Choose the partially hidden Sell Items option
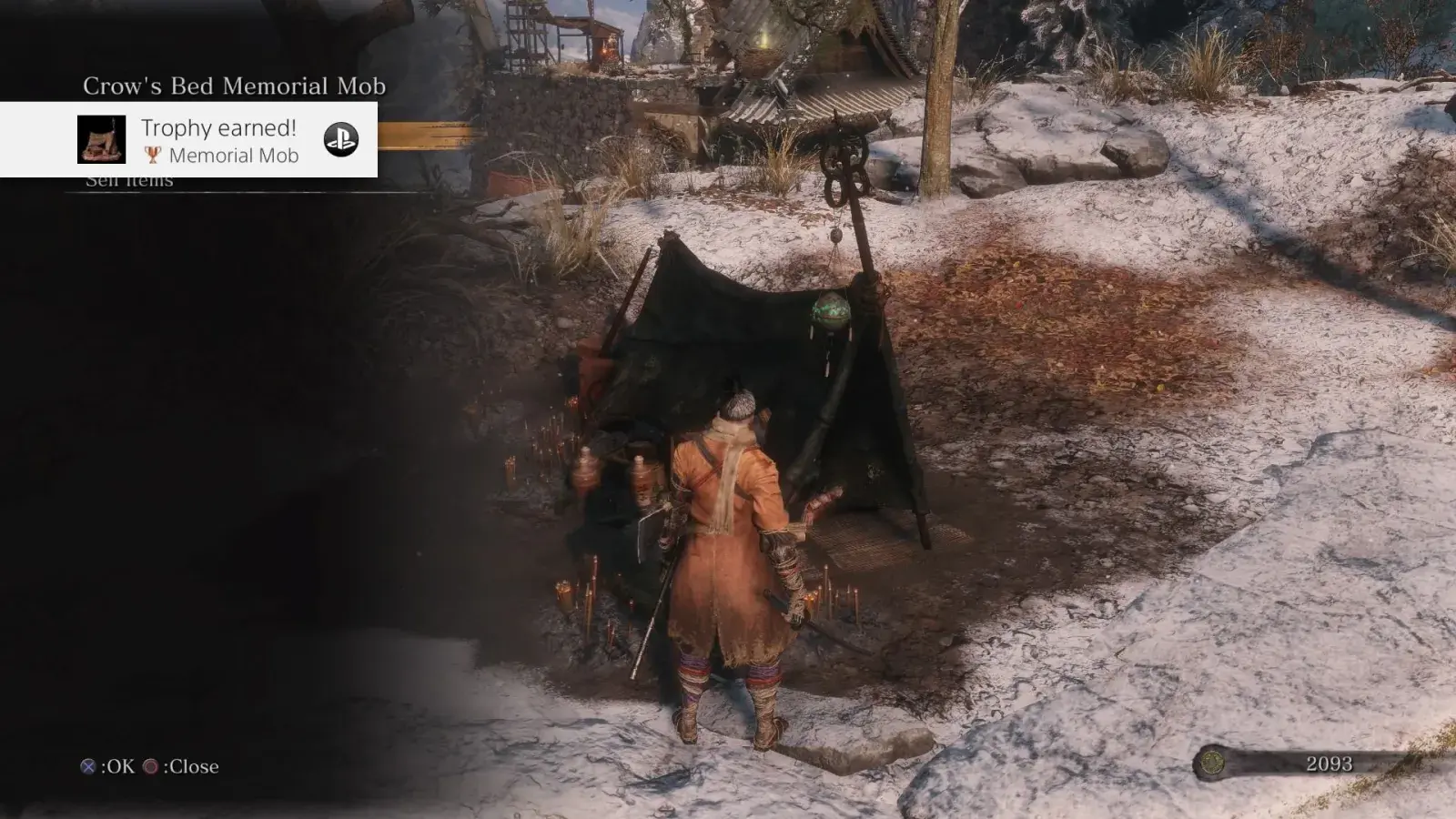The image size is (1456, 819). (129, 182)
